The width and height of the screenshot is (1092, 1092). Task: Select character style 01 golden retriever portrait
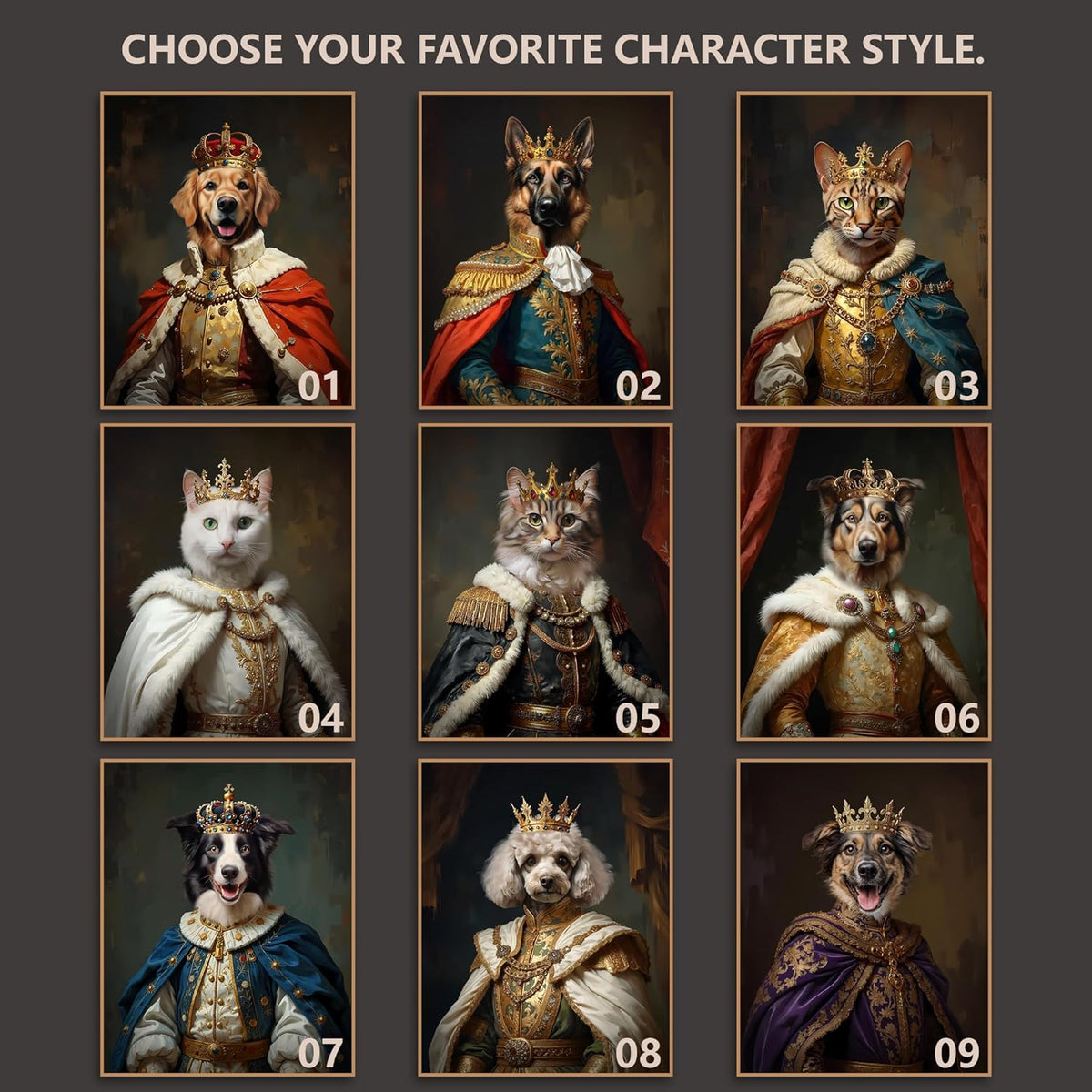[x=227, y=250]
